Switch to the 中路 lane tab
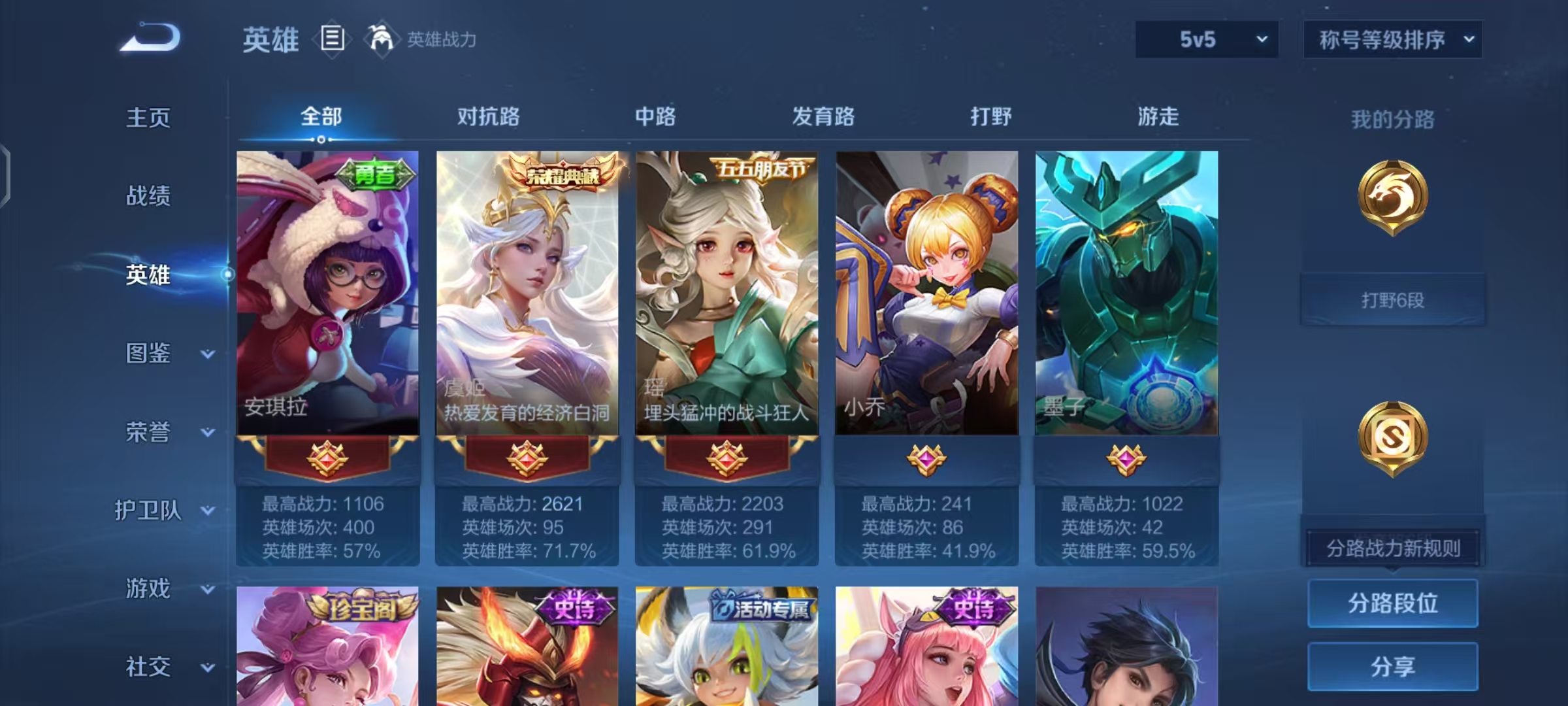1568x706 pixels. [x=657, y=118]
